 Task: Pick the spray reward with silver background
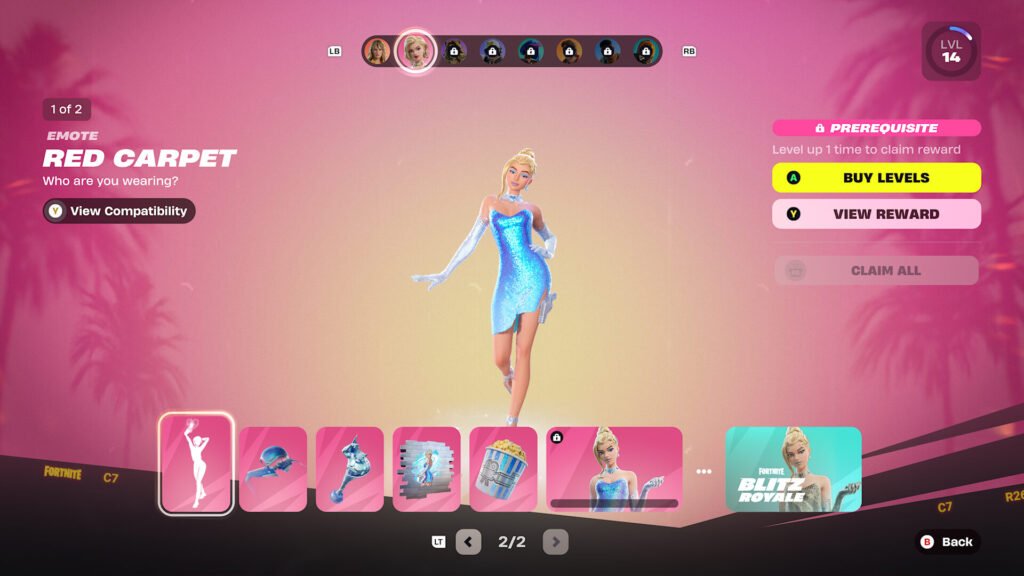pos(427,469)
